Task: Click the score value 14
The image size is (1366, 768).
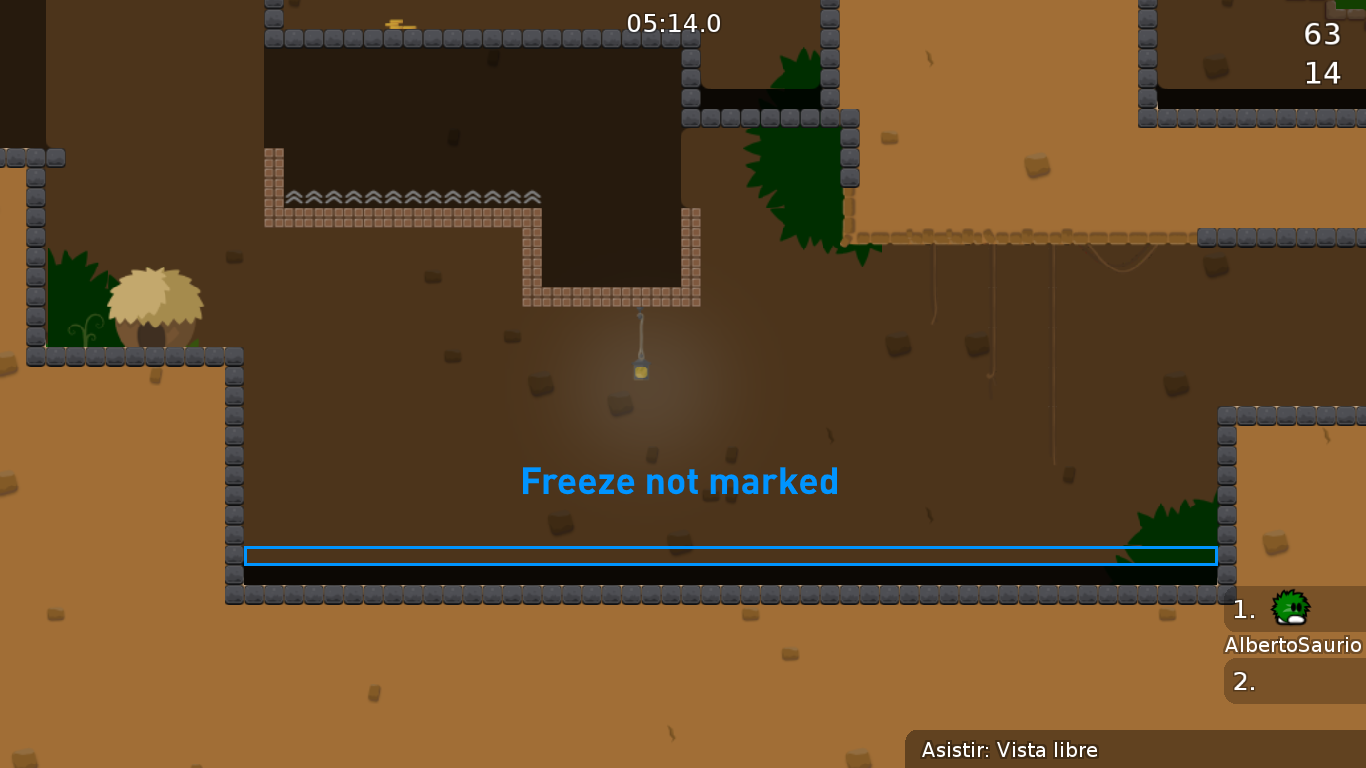Action: tap(1324, 72)
